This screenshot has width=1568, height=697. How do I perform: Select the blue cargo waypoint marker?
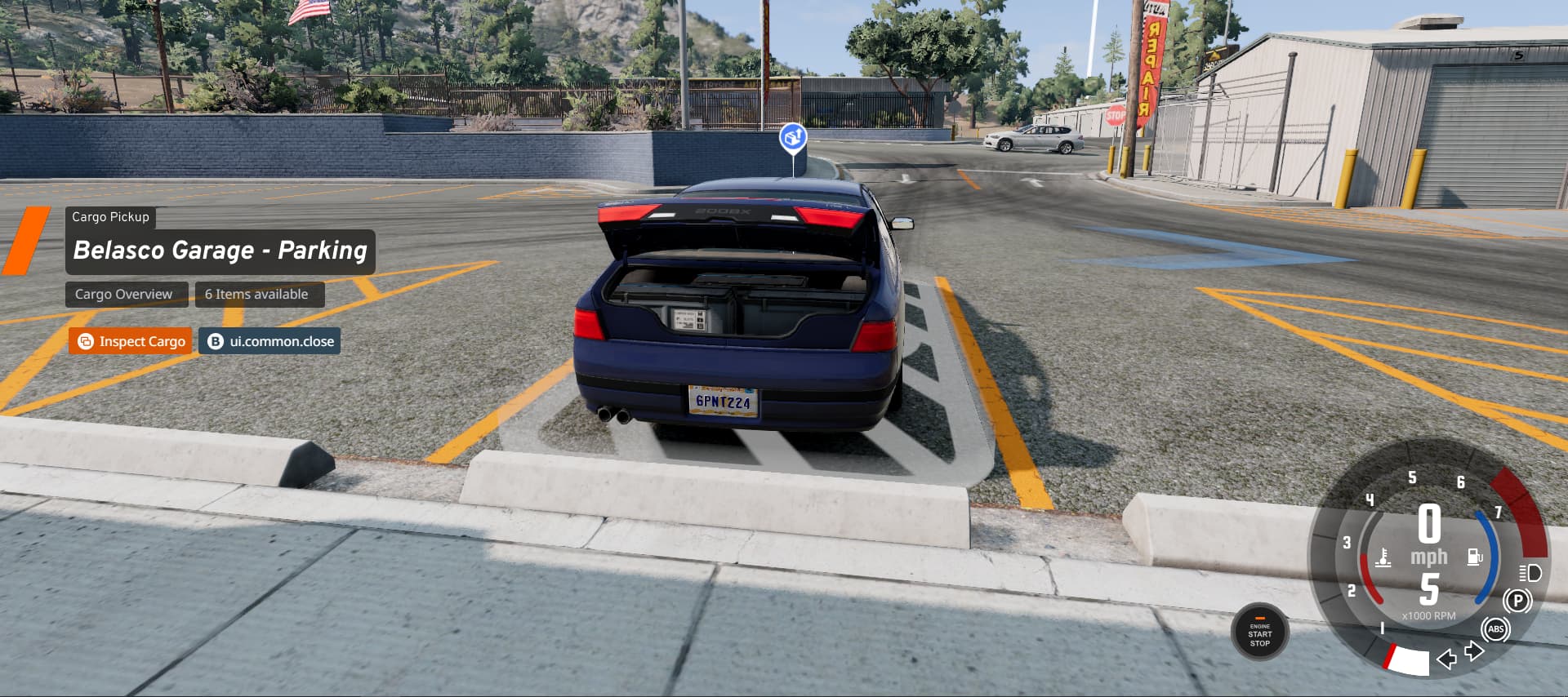[x=793, y=137]
